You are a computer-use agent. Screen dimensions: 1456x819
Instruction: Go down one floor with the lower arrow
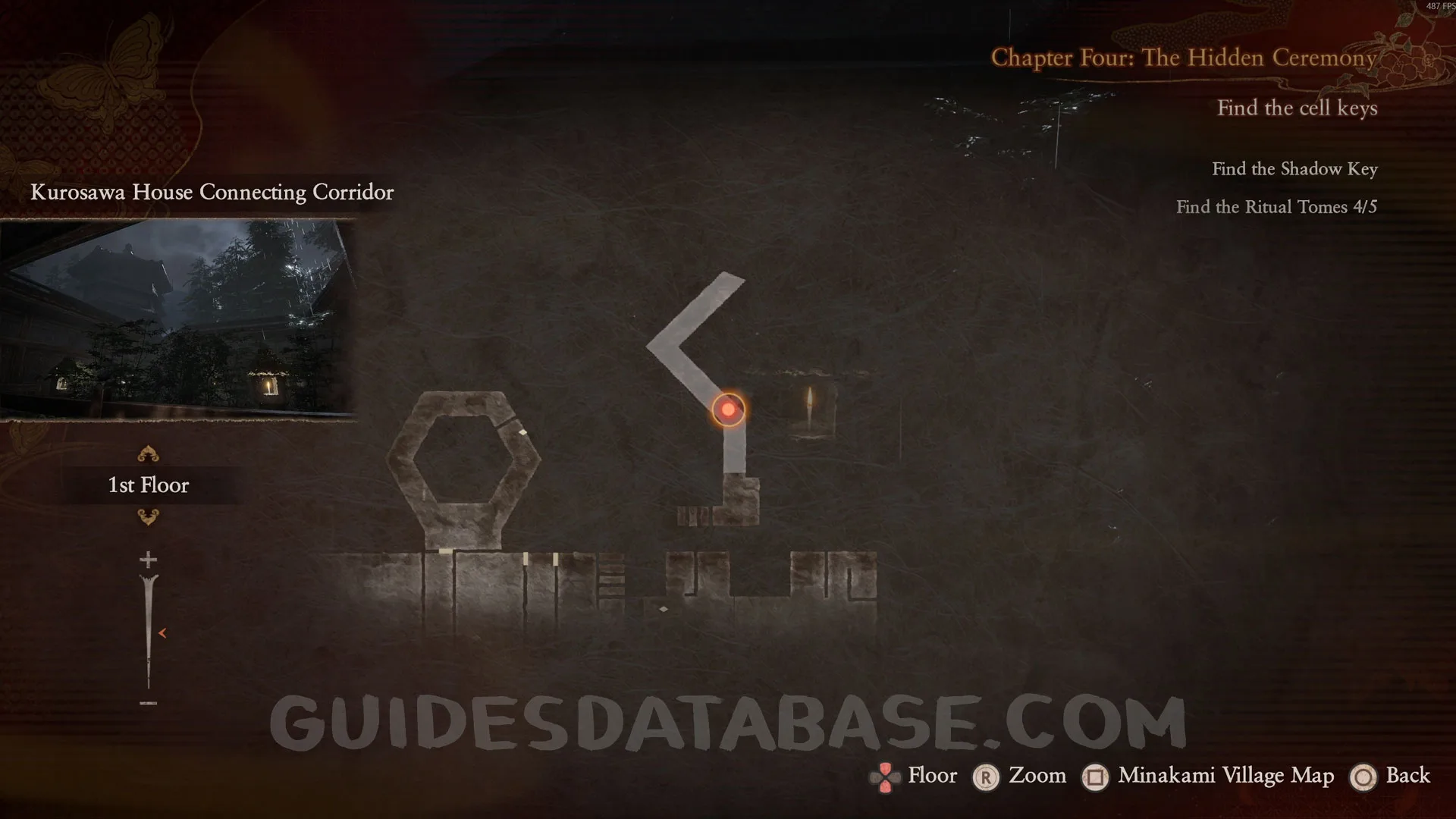148,517
